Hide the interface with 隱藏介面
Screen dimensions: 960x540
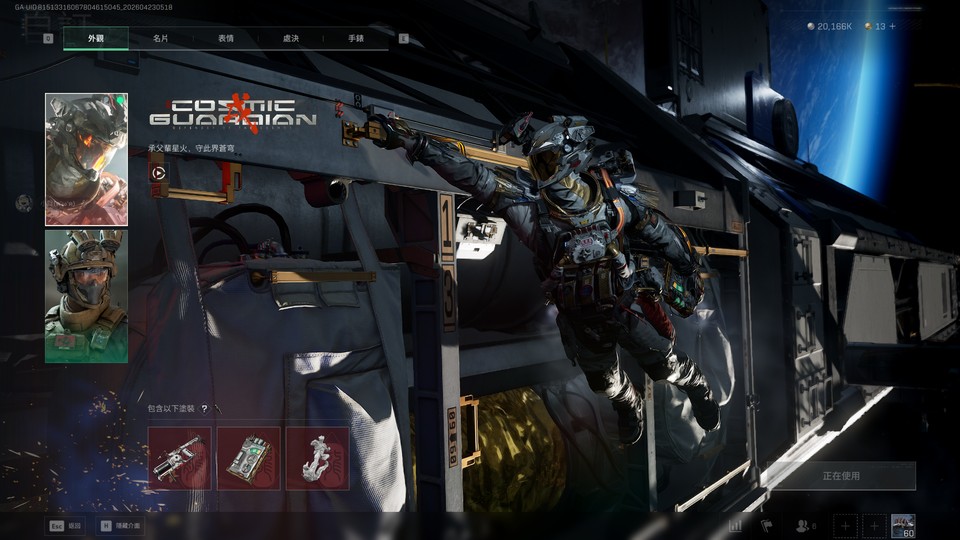(121, 524)
